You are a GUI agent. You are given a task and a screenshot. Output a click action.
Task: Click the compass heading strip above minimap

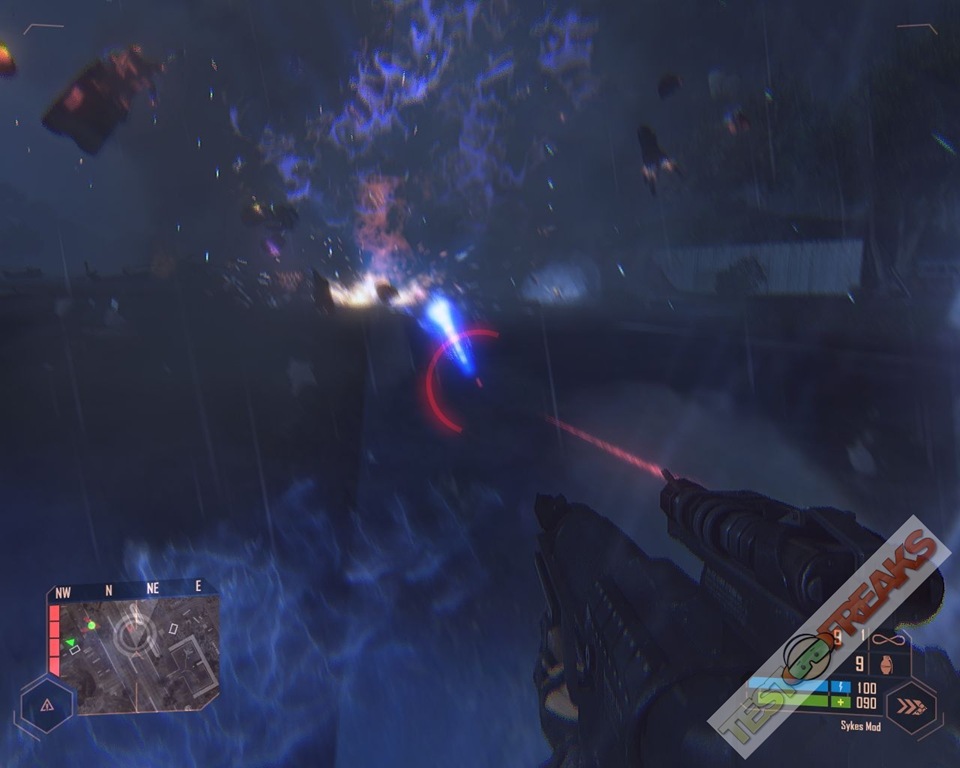click(131, 591)
